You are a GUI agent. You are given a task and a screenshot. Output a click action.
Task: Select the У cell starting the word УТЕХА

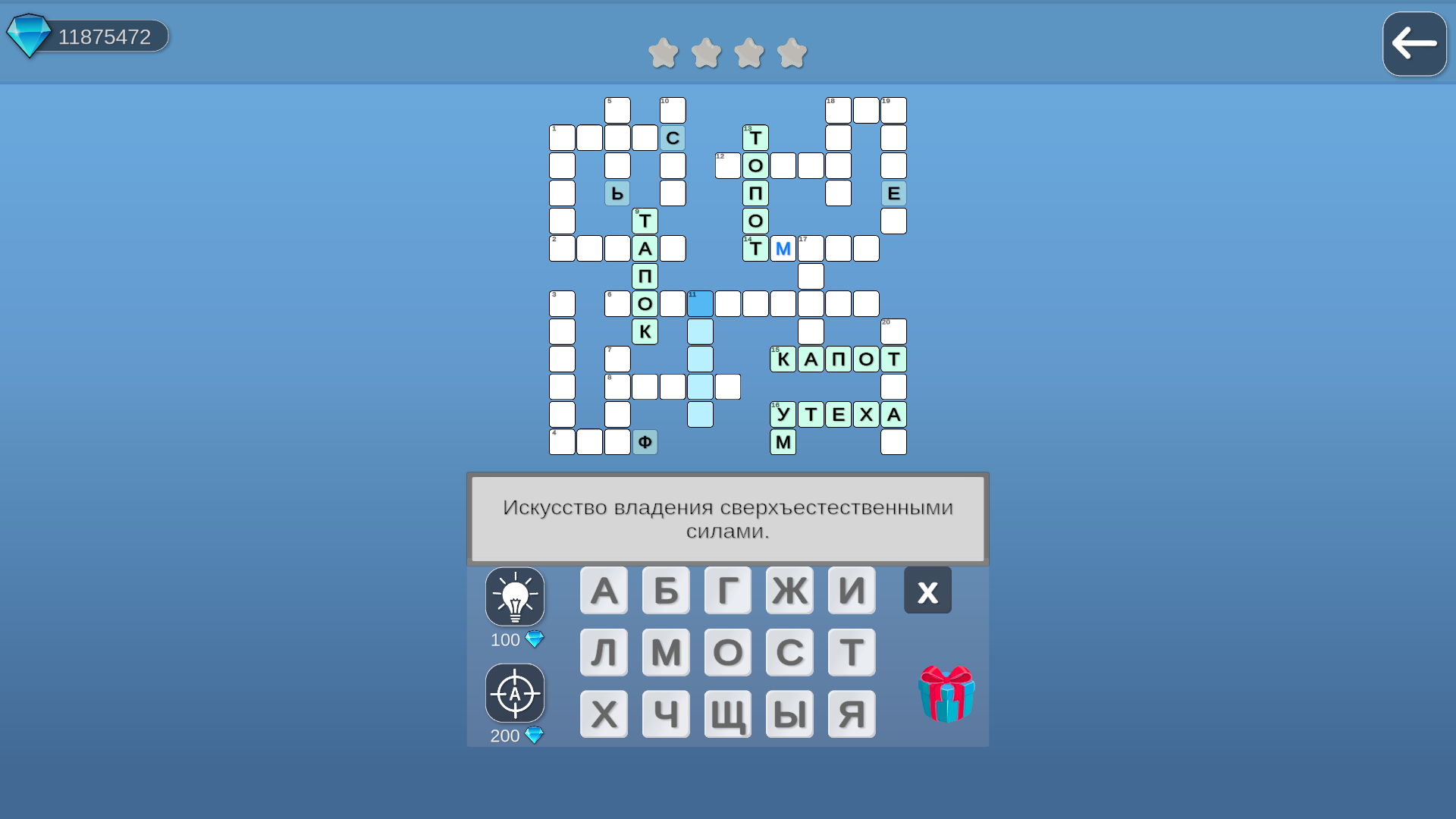point(783,414)
